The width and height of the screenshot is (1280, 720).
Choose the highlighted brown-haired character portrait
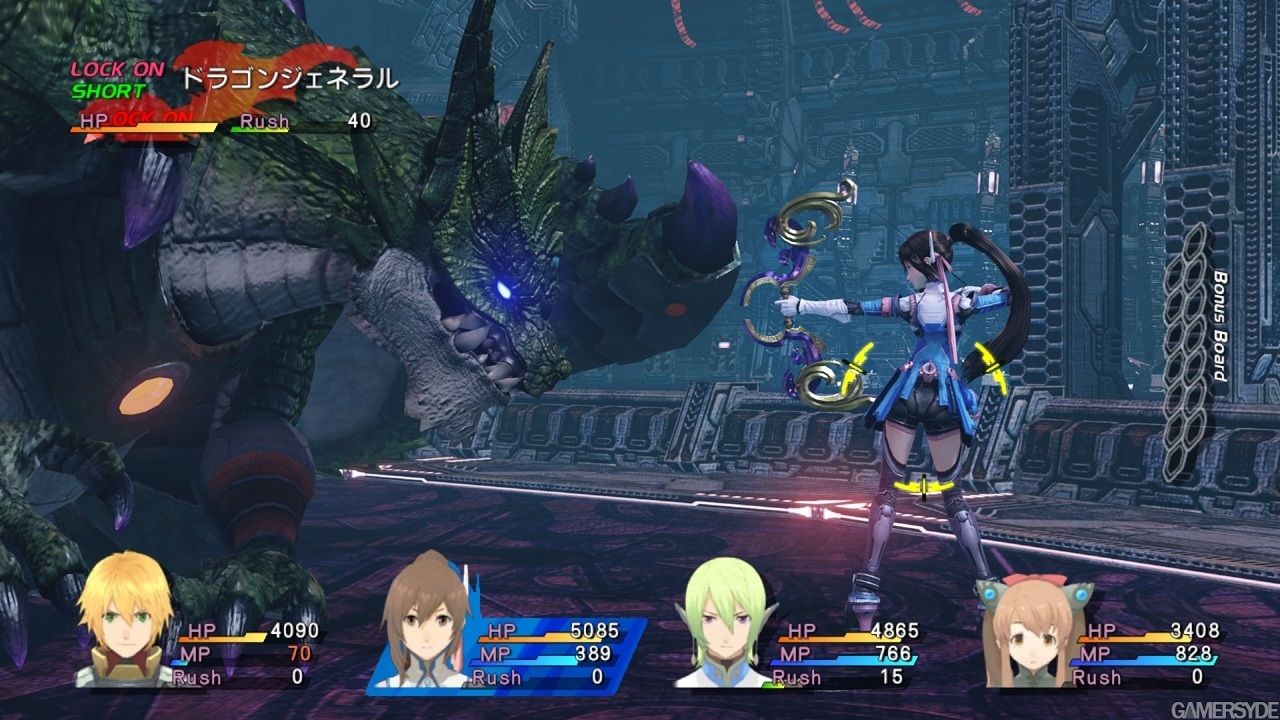(x=425, y=625)
